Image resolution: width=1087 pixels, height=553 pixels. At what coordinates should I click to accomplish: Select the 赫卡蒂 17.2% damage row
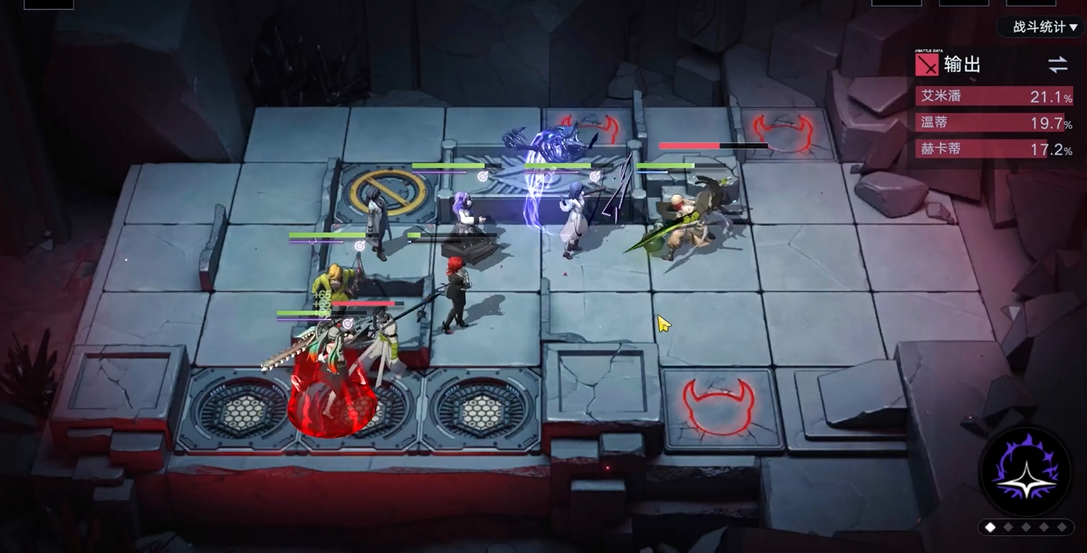point(996,150)
